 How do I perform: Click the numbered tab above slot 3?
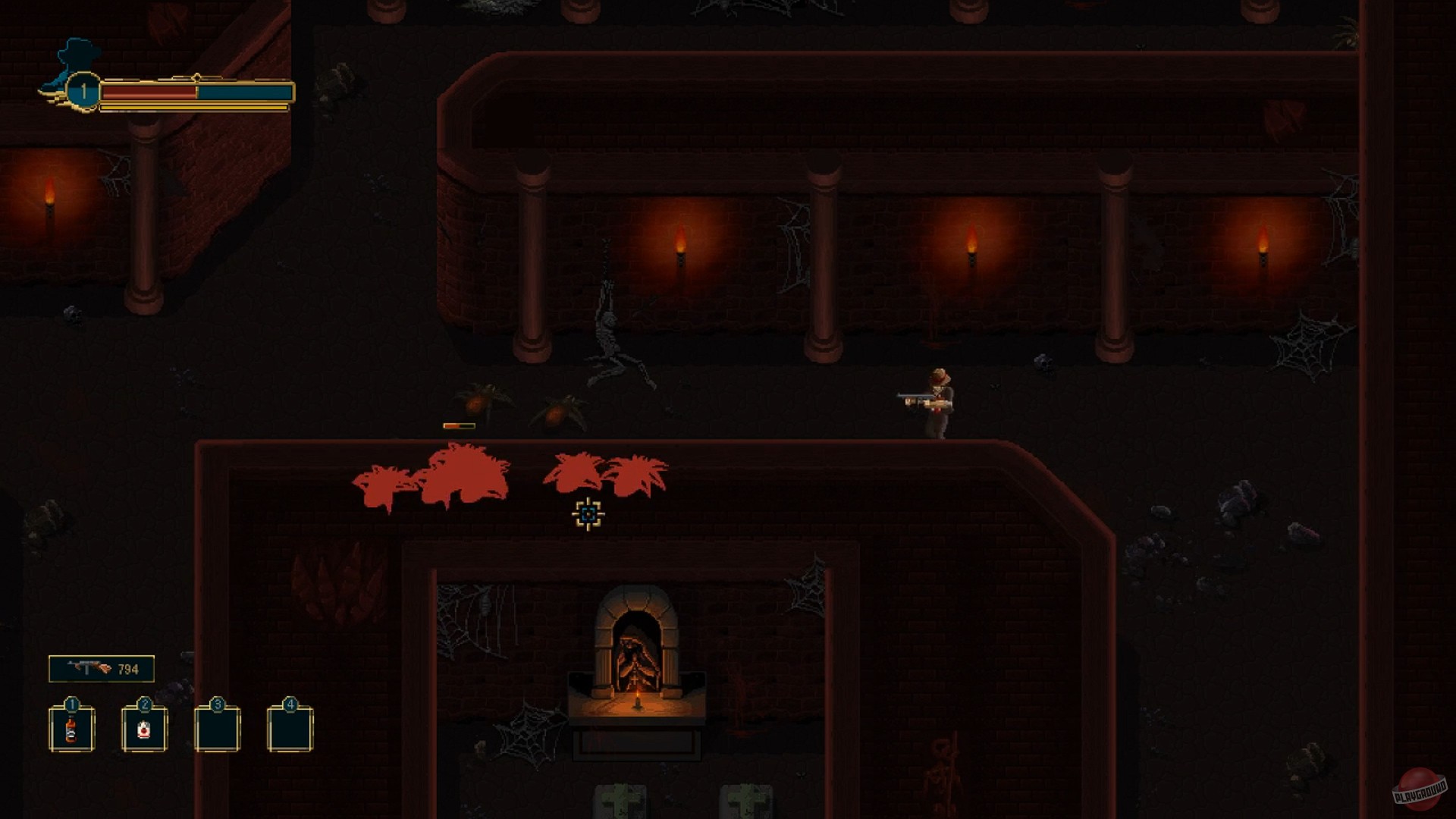218,704
